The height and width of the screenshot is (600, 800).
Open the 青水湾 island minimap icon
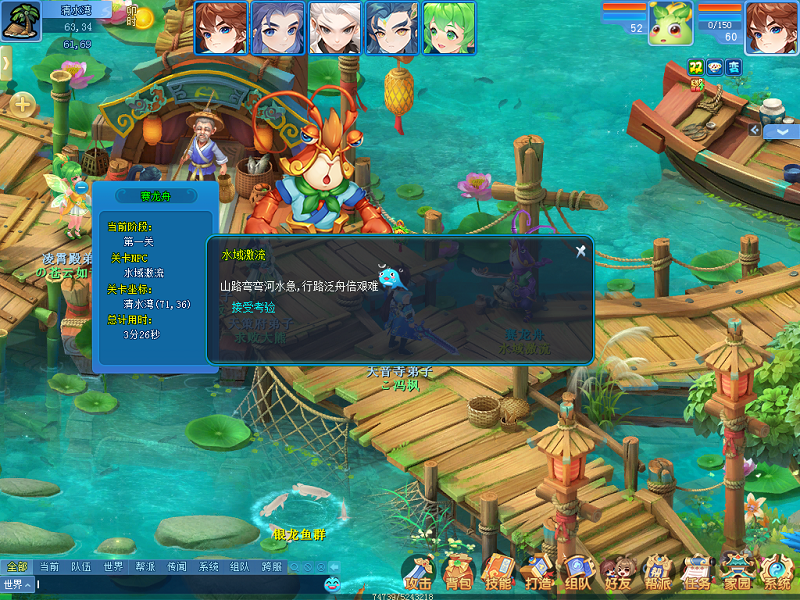click(19, 22)
